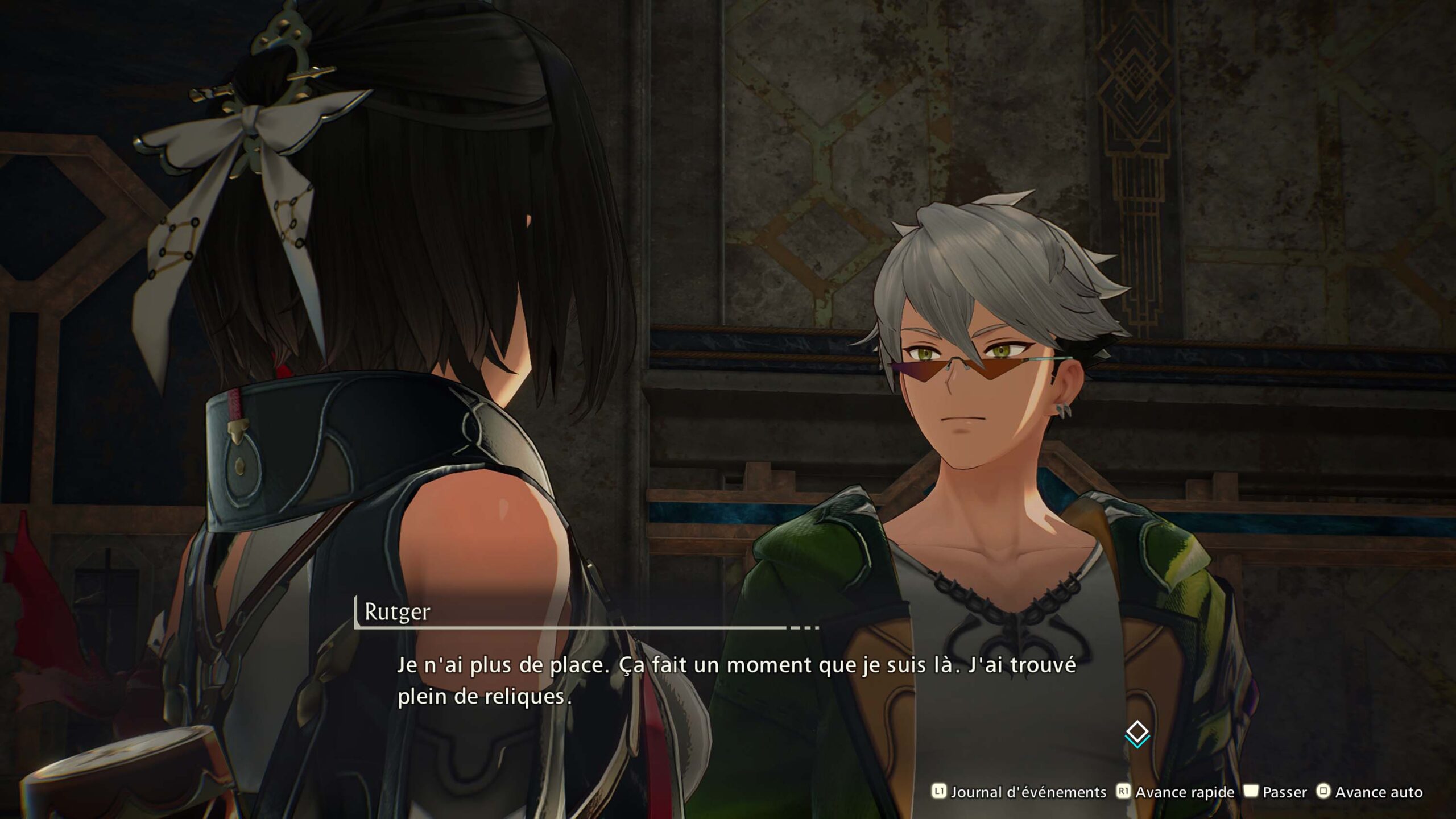Choose Passer to skip the scene
Image resolution: width=1456 pixels, height=819 pixels.
coord(1276,792)
